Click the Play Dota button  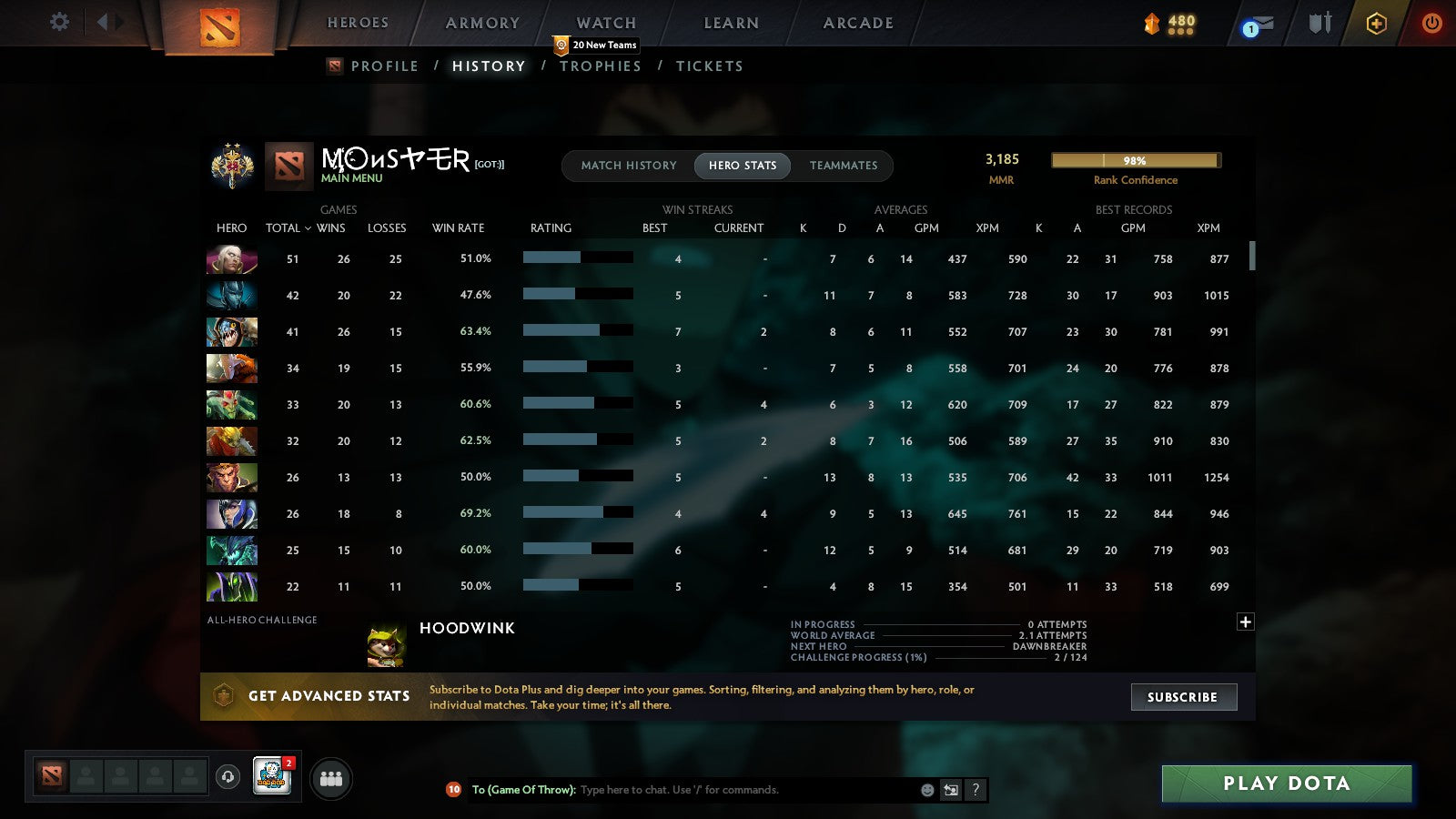[x=1286, y=784]
